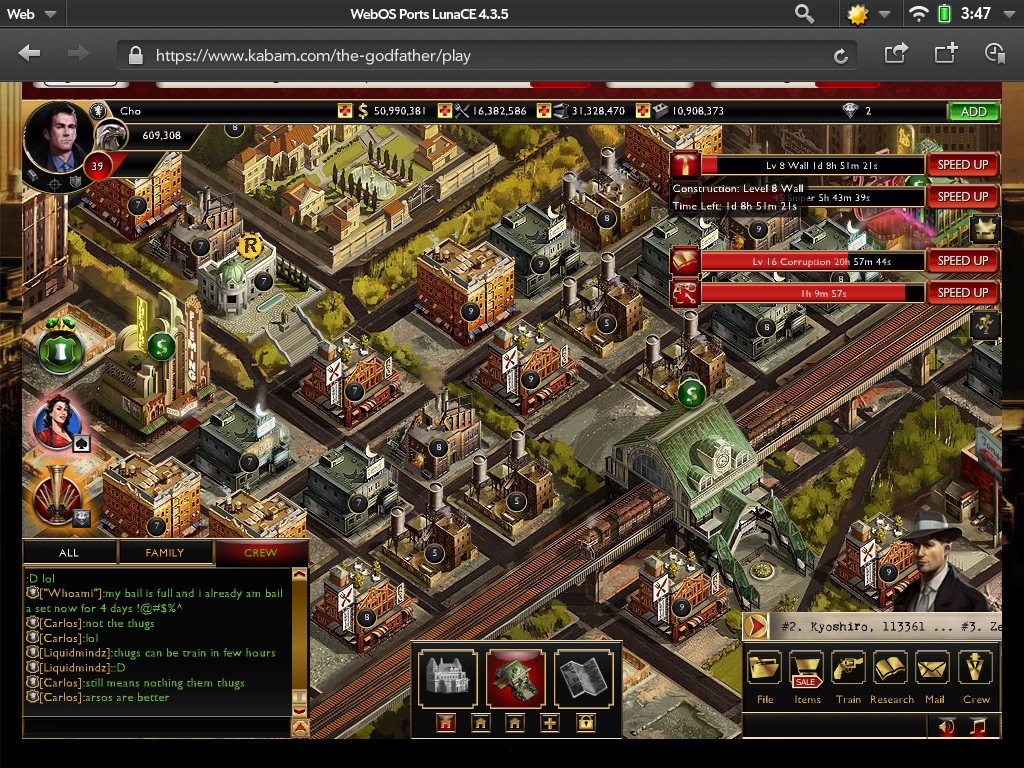Speed up the Sniper training timer
The image size is (1024, 768).
pos(962,197)
